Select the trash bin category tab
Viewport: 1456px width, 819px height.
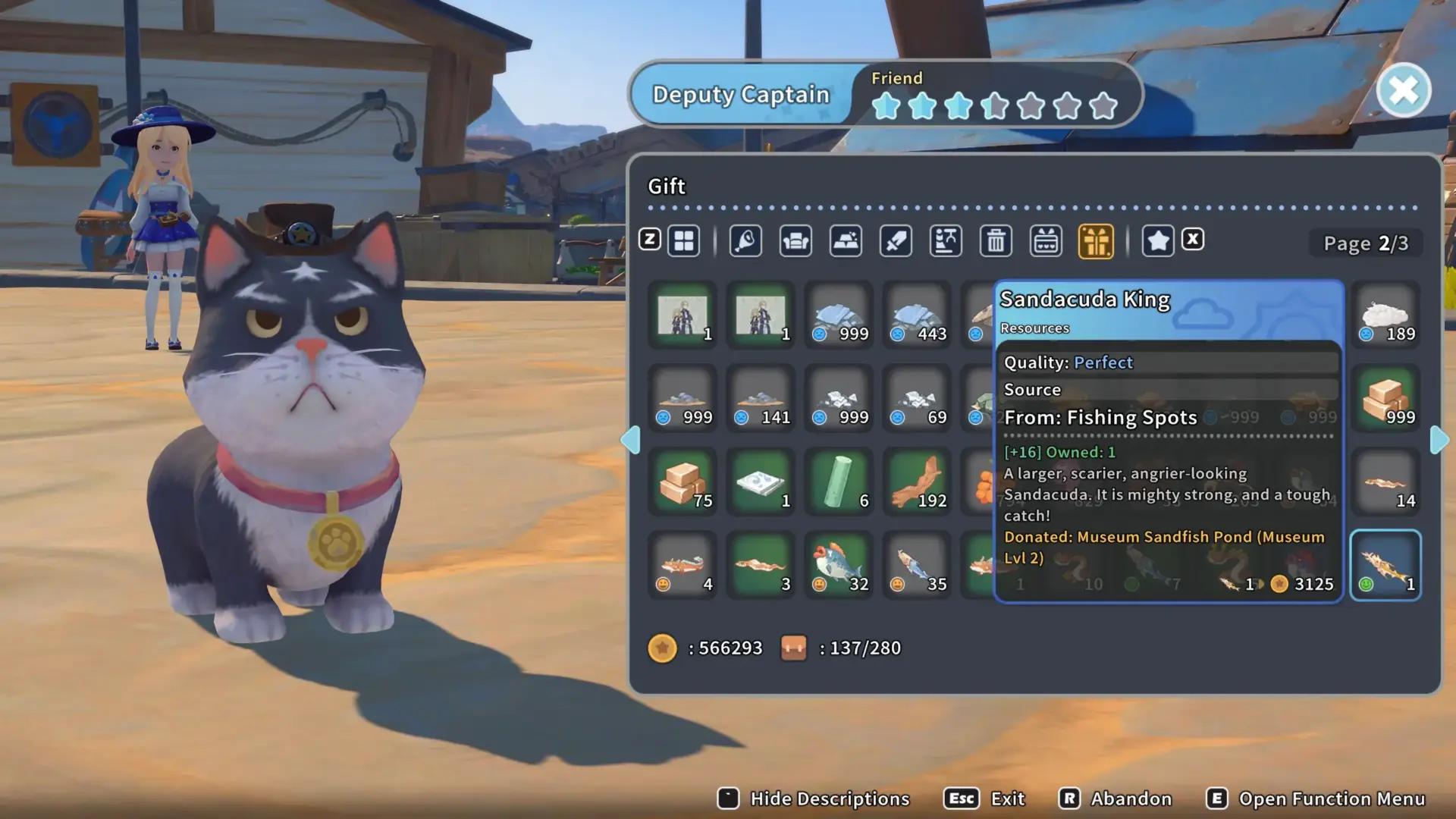996,241
